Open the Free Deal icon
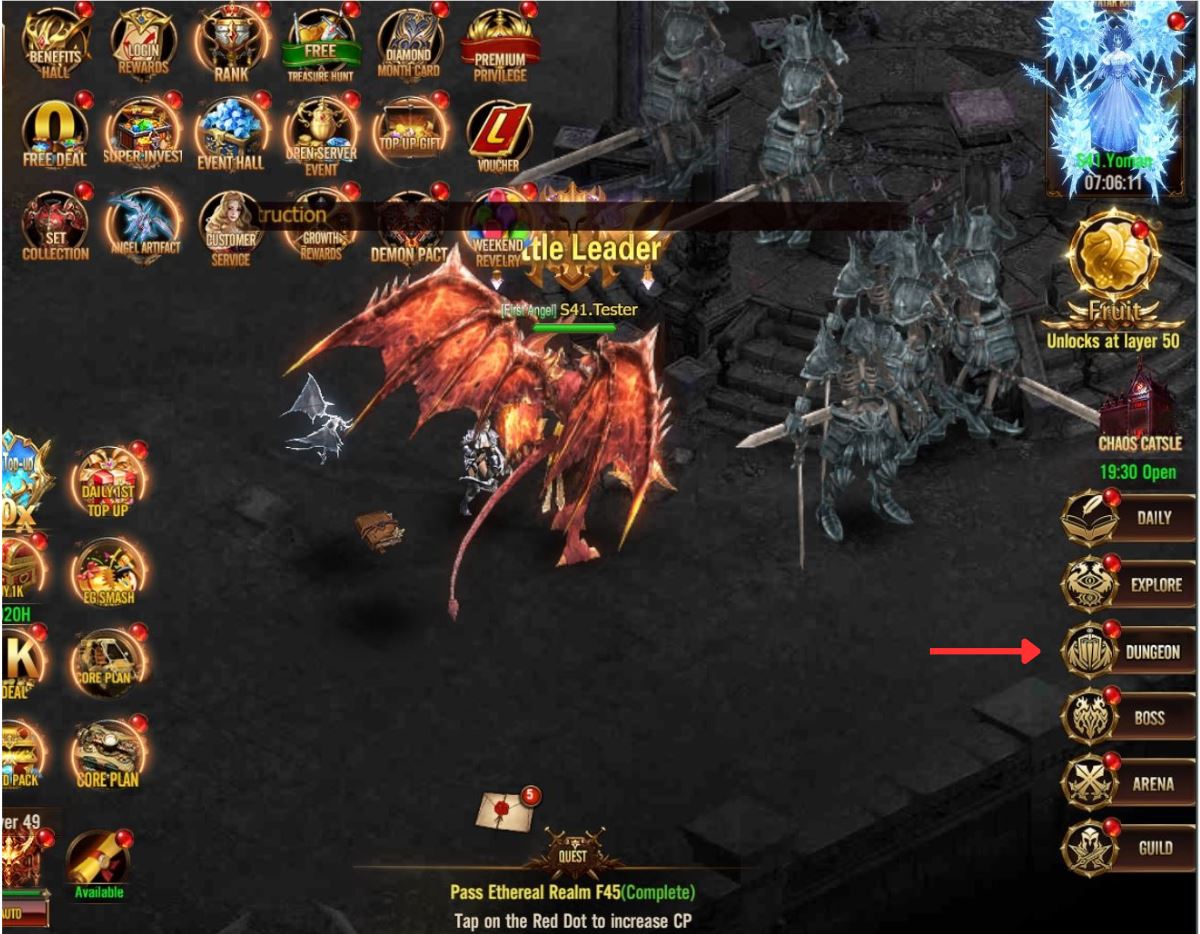Screen dimensions: 1200x934 pyautogui.click(x=55, y=132)
